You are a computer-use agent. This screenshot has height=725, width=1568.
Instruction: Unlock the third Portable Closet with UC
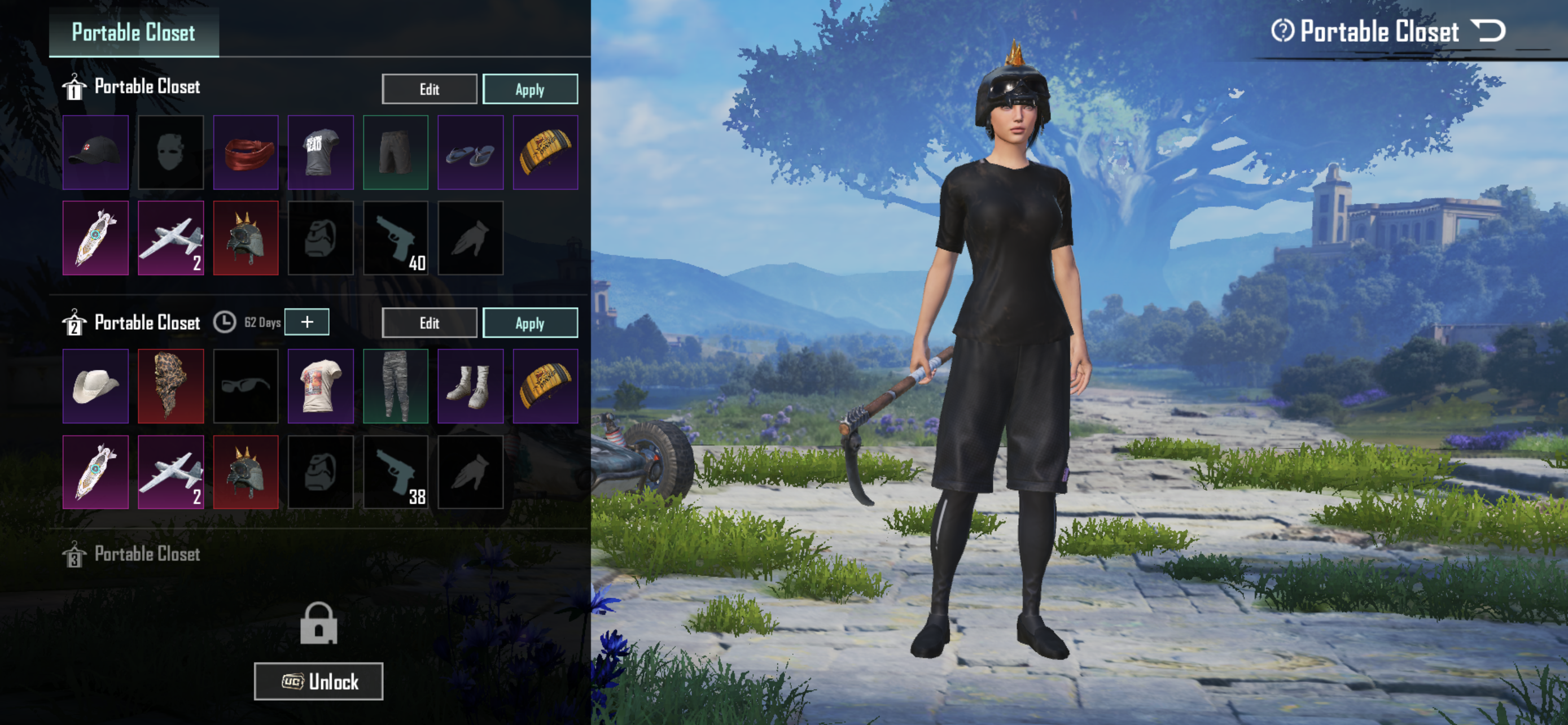tap(318, 681)
